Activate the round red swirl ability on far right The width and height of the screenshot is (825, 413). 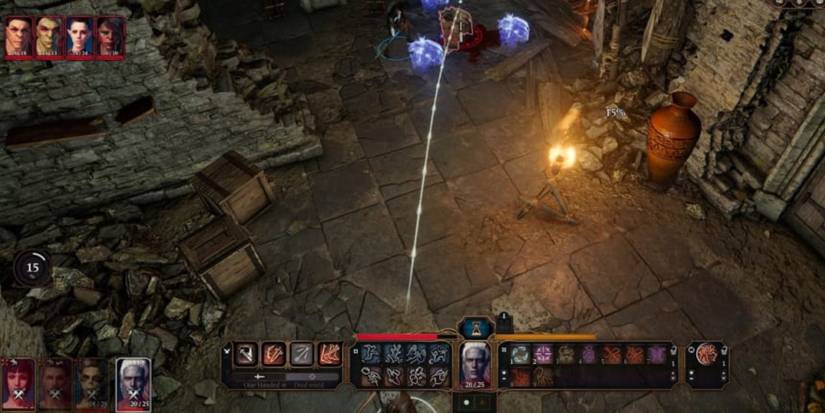pos(707,354)
